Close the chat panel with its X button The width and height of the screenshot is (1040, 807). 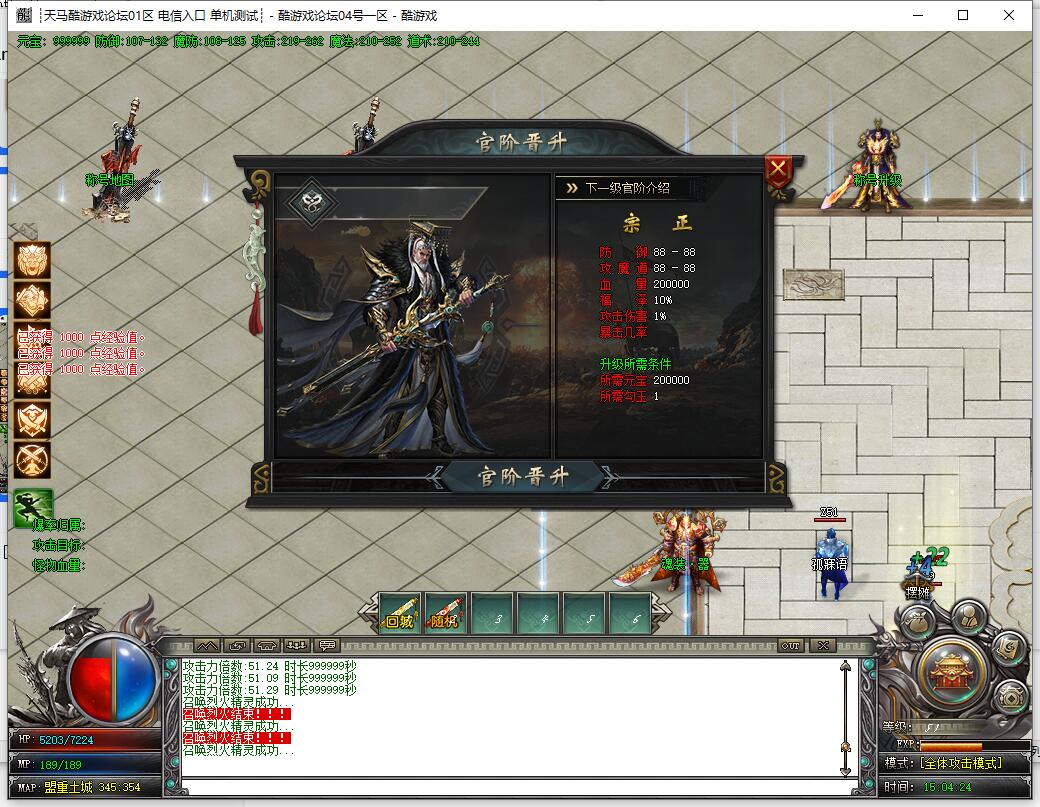pos(821,645)
